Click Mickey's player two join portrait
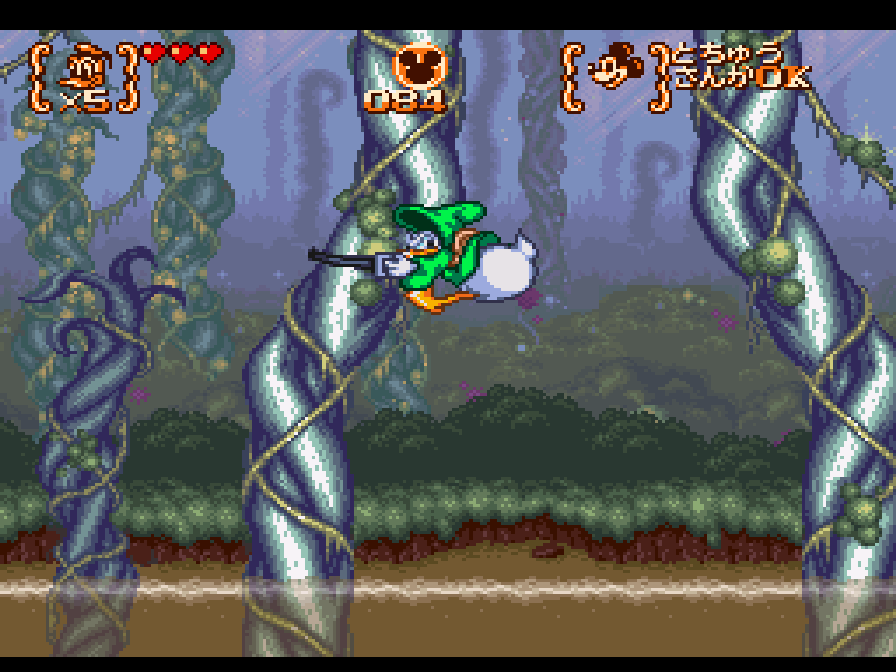The width and height of the screenshot is (896, 672). tap(611, 70)
